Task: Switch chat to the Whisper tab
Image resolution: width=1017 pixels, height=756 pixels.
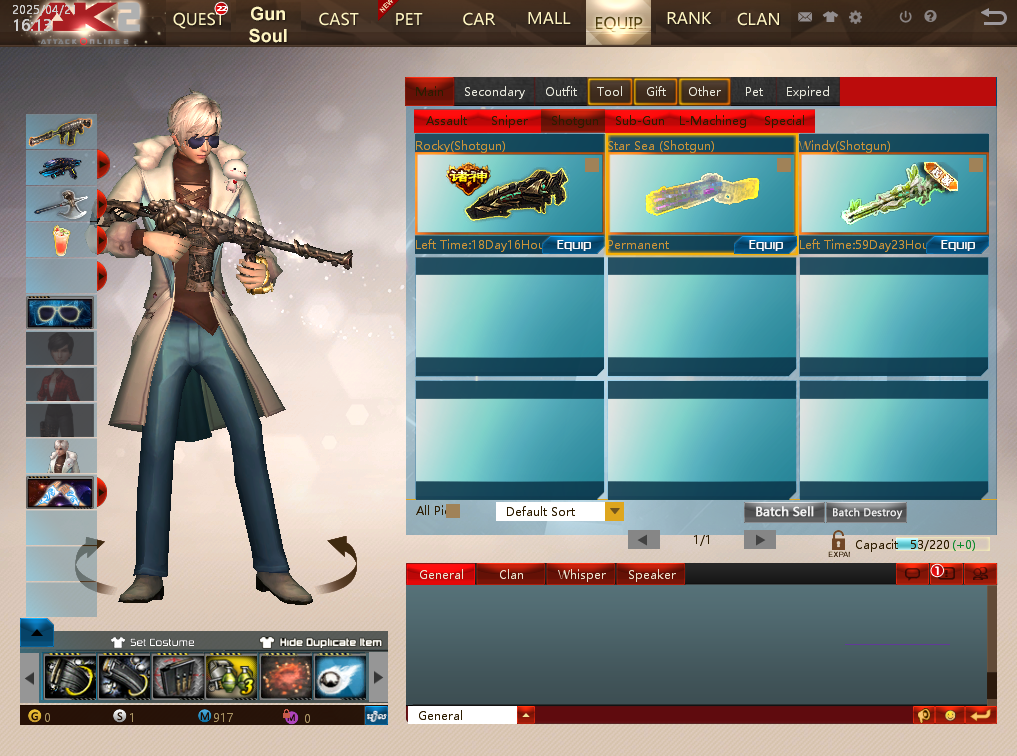Action: coord(582,574)
